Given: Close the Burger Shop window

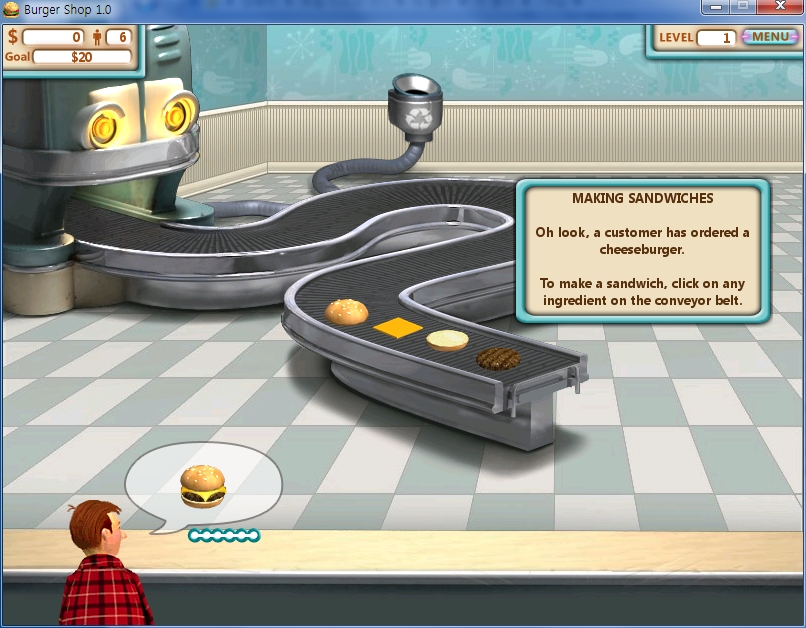Looking at the screenshot, I should pos(780,8).
